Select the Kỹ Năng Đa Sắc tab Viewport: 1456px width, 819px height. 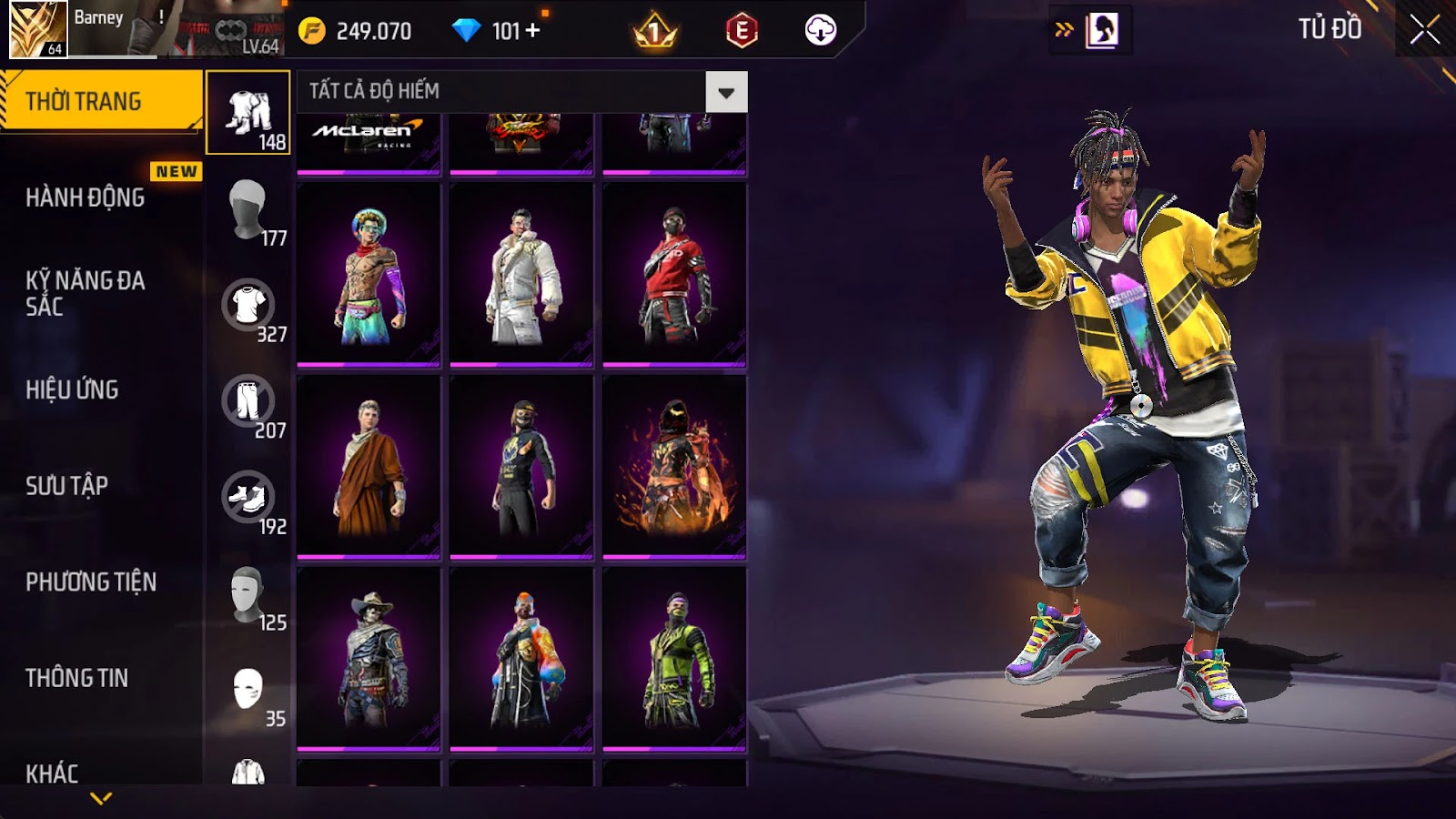coord(86,293)
